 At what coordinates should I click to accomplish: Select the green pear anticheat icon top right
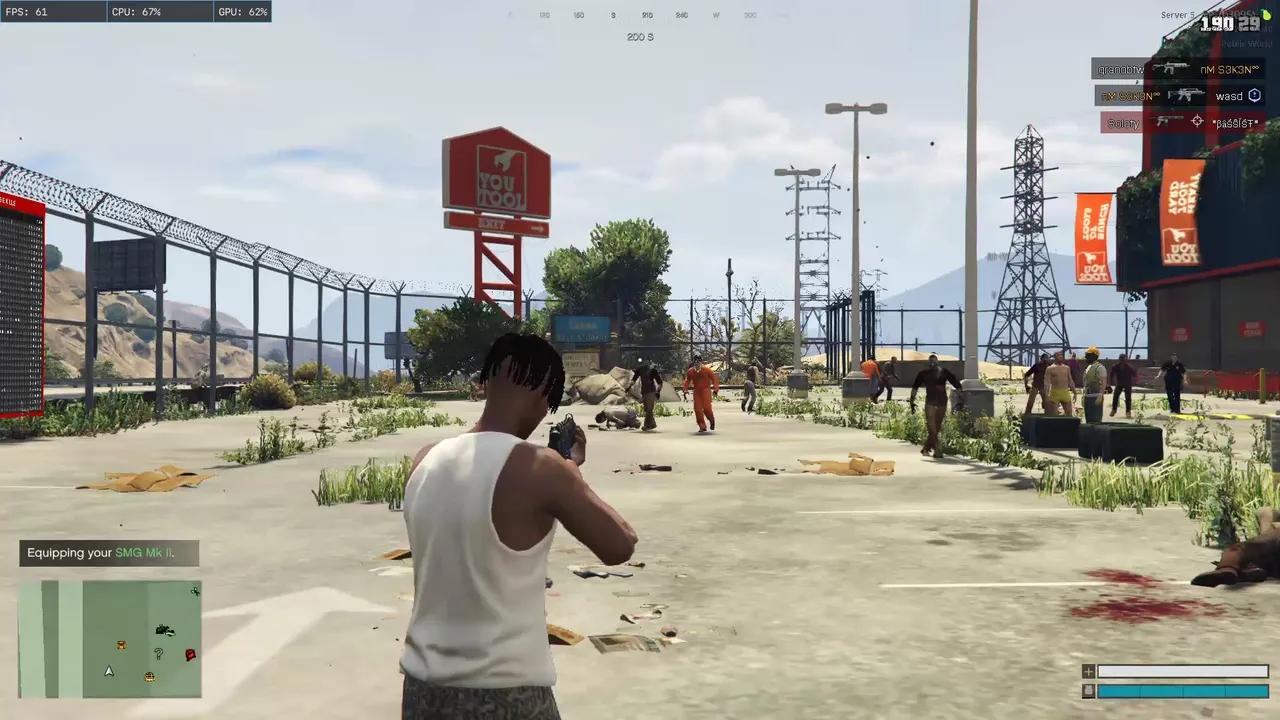point(1266,15)
